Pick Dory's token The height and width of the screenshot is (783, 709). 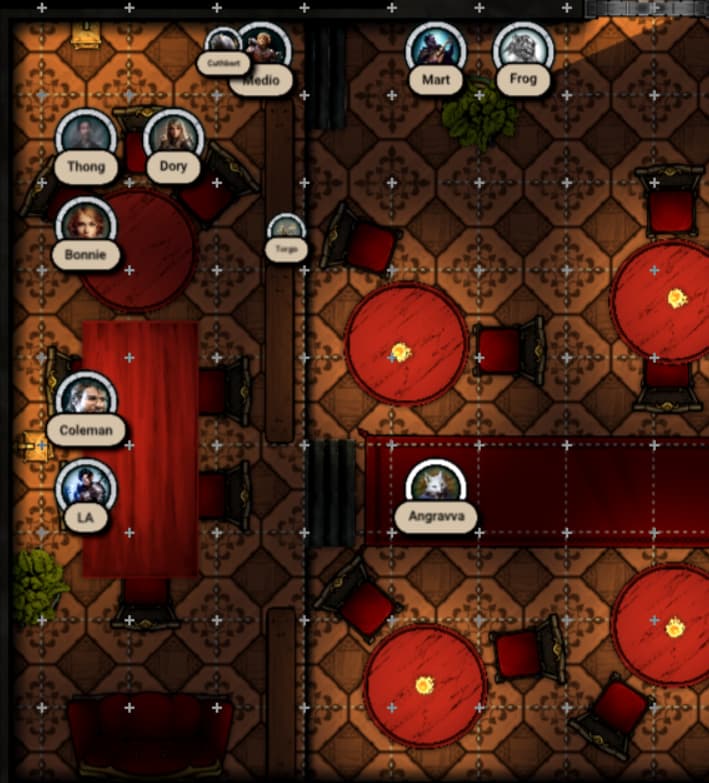pyautogui.click(x=173, y=138)
